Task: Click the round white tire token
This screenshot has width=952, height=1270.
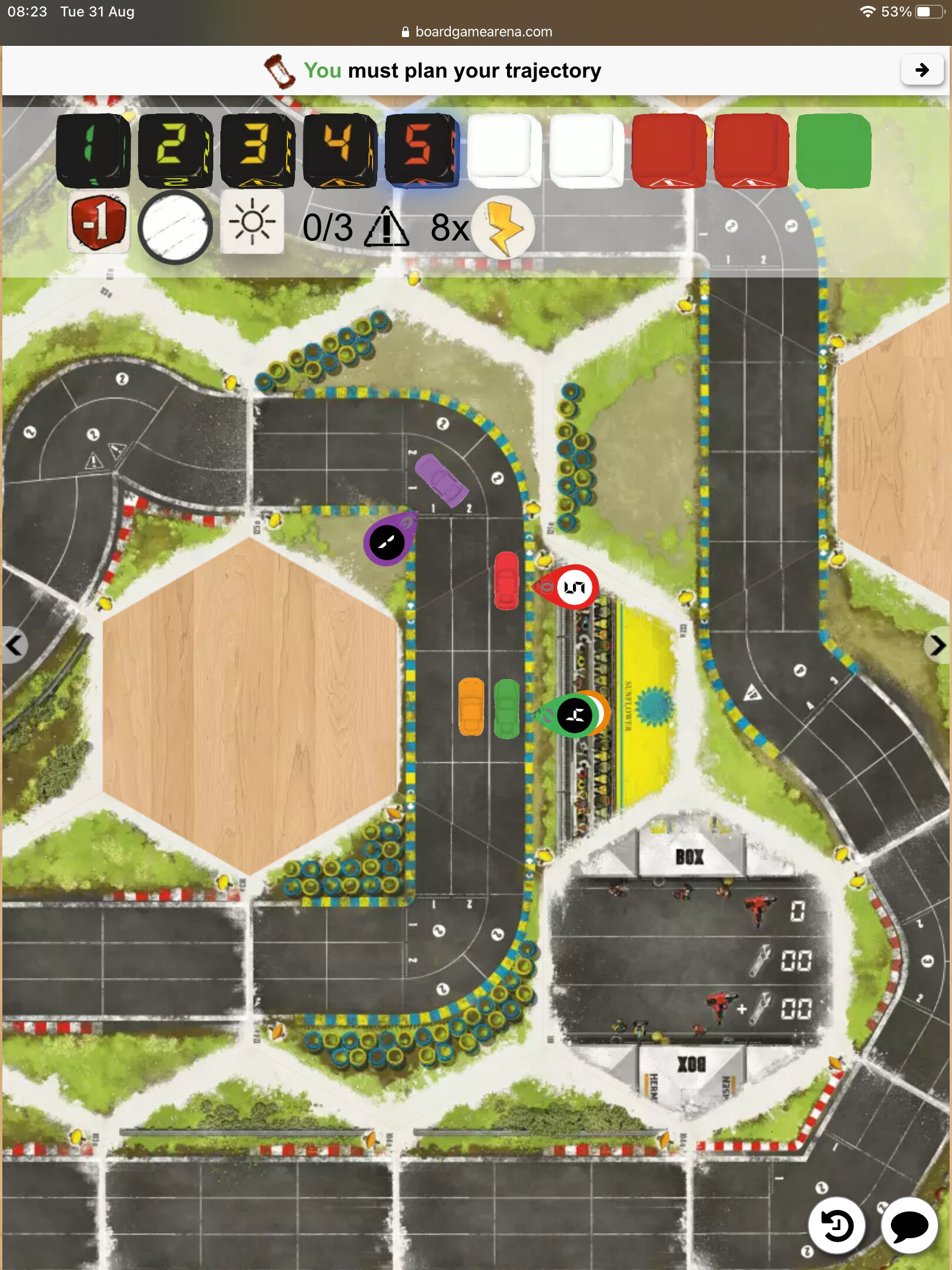Action: pyautogui.click(x=175, y=227)
